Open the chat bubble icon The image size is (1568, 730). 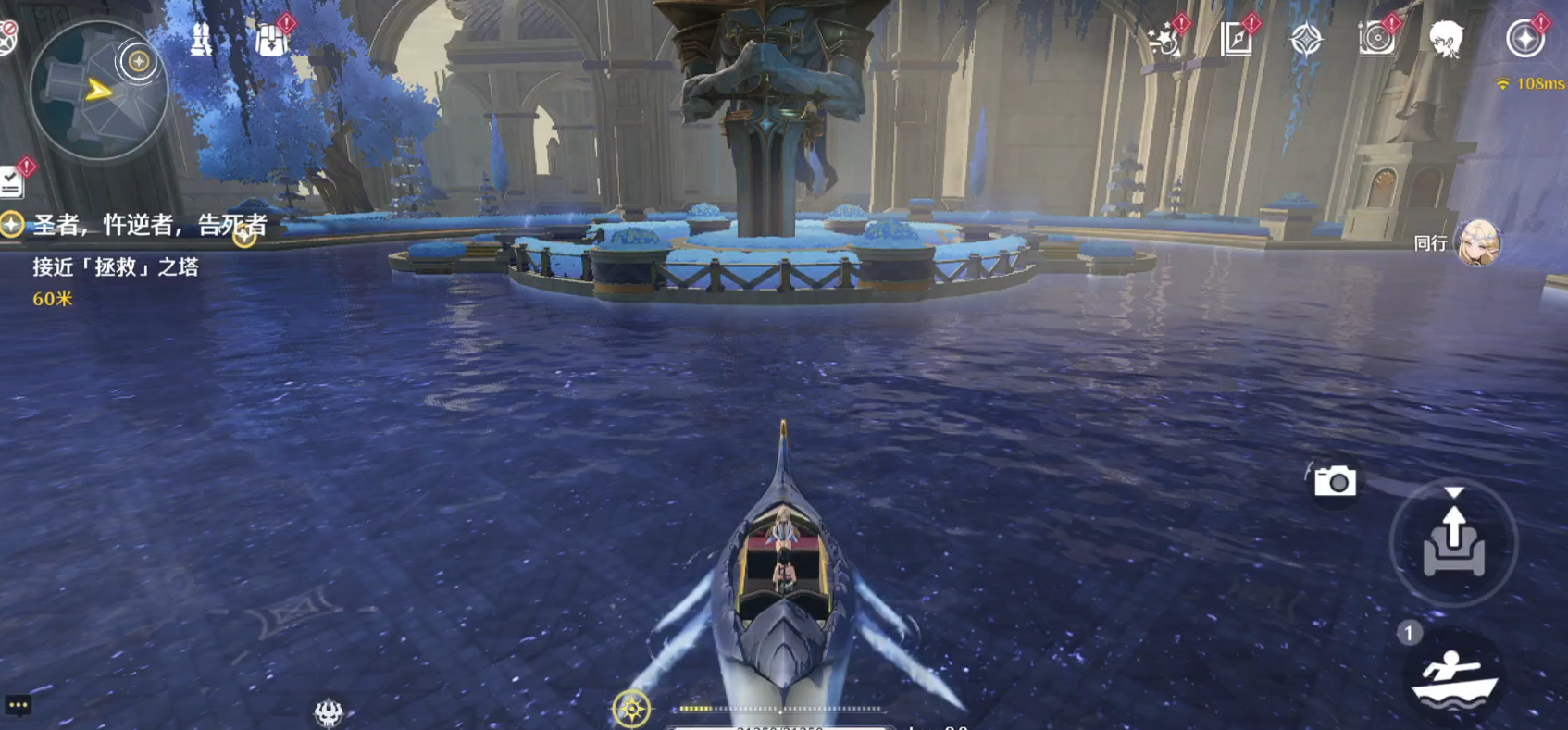(18, 705)
